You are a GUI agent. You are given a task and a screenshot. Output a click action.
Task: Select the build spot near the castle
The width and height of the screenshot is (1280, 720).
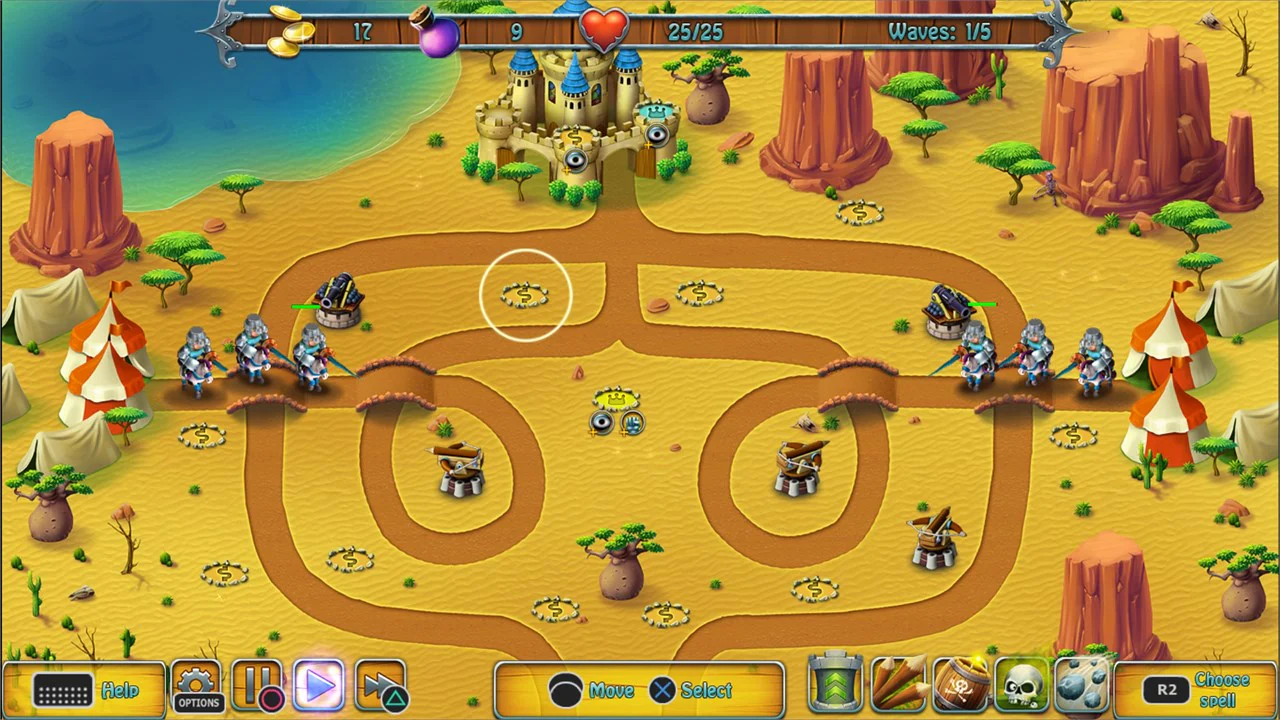coord(858,210)
